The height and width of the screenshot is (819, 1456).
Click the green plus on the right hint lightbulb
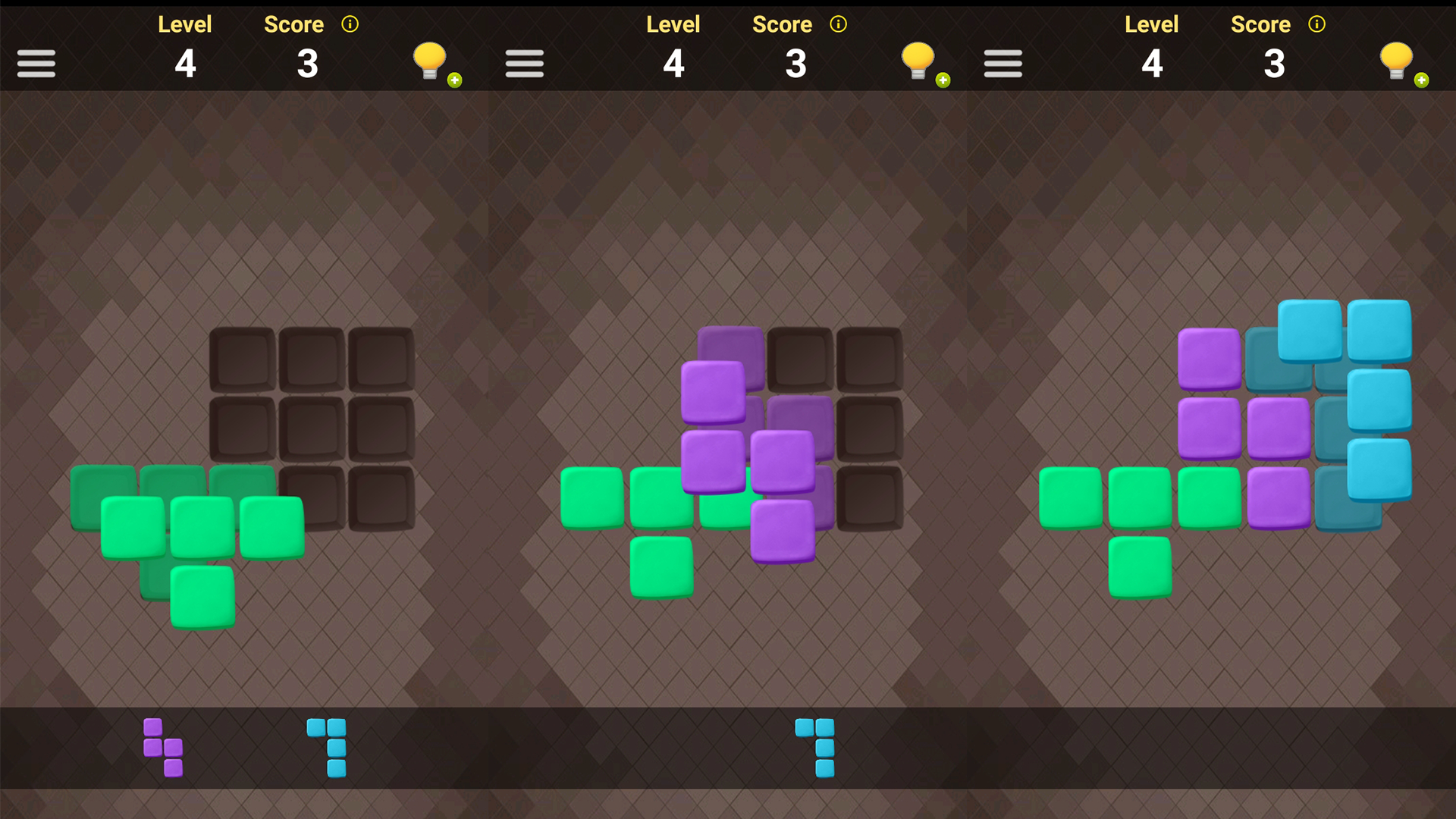pyautogui.click(x=1421, y=79)
